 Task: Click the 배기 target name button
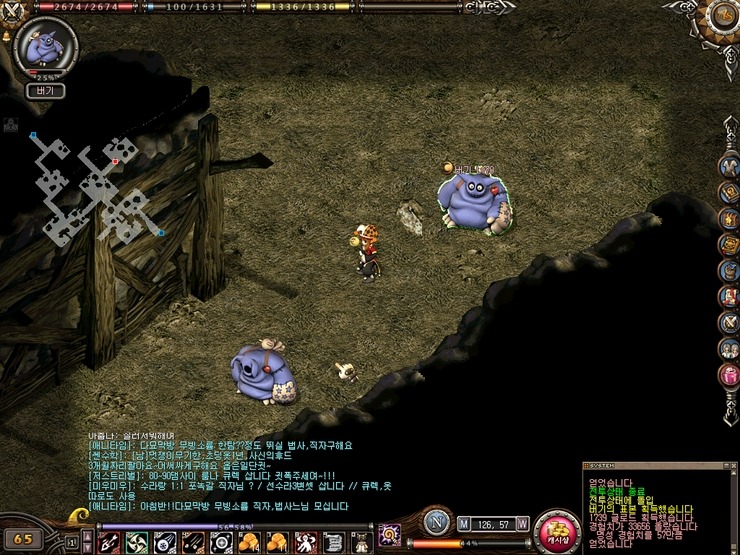[x=45, y=90]
